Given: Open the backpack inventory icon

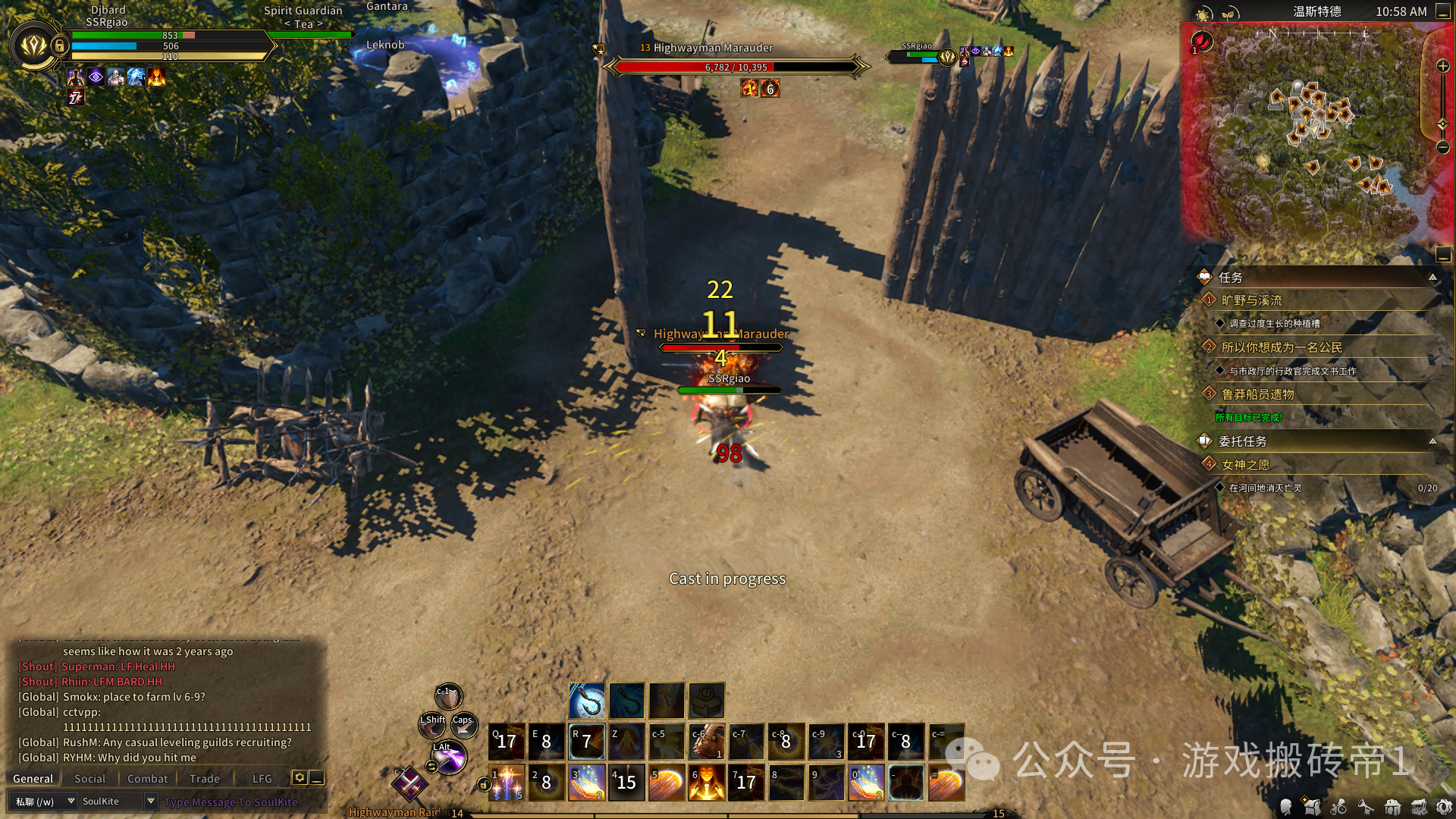Looking at the screenshot, I should click(x=1312, y=807).
